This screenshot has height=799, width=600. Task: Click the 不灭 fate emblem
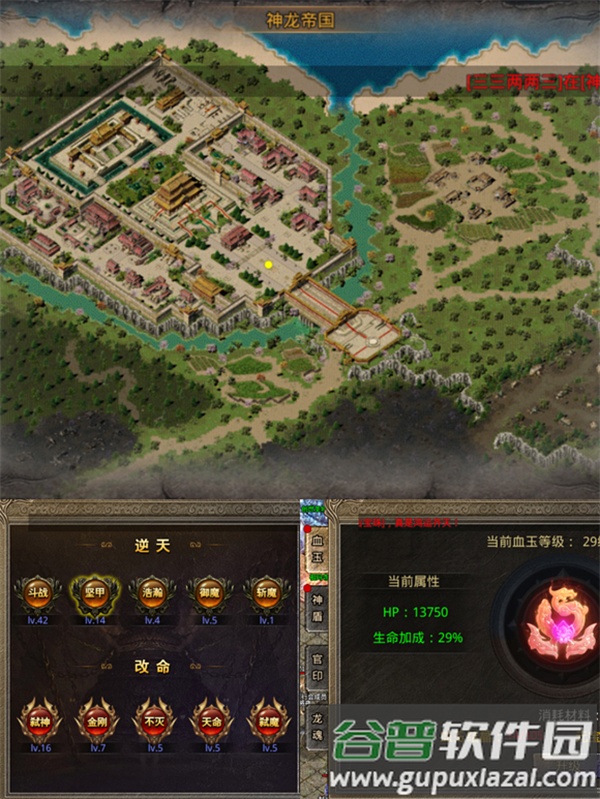tap(152, 719)
